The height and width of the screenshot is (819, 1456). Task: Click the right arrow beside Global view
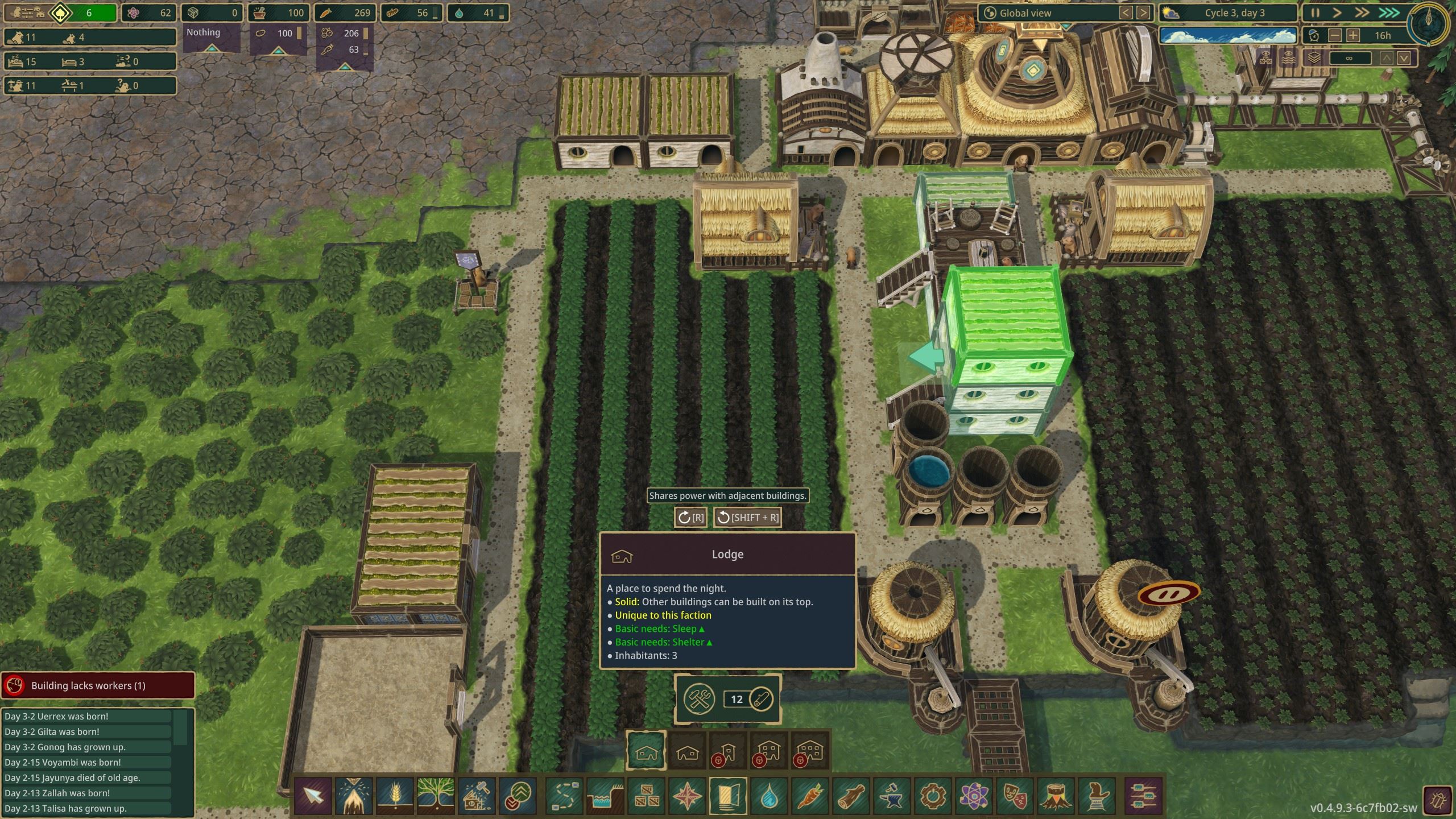1143,13
